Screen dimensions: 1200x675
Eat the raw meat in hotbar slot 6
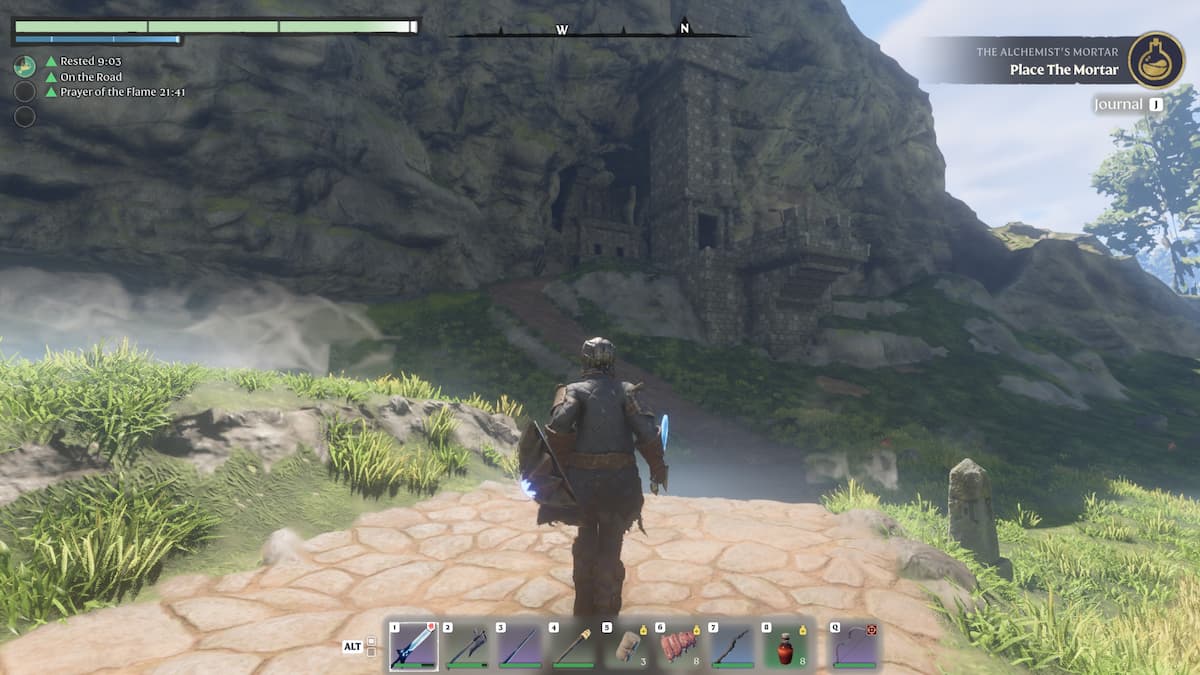click(x=681, y=646)
